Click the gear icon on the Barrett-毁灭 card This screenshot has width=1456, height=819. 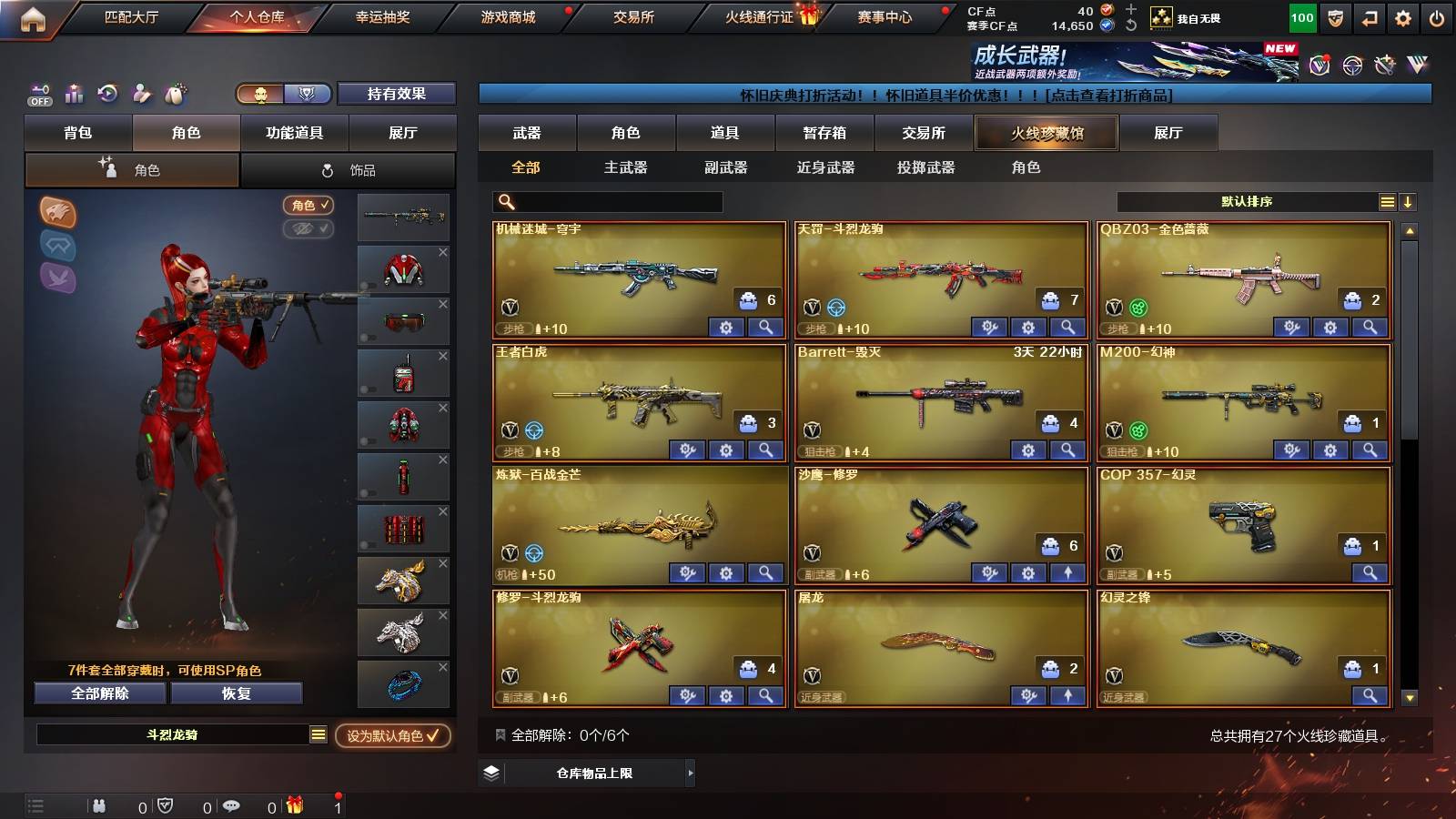coord(1029,450)
